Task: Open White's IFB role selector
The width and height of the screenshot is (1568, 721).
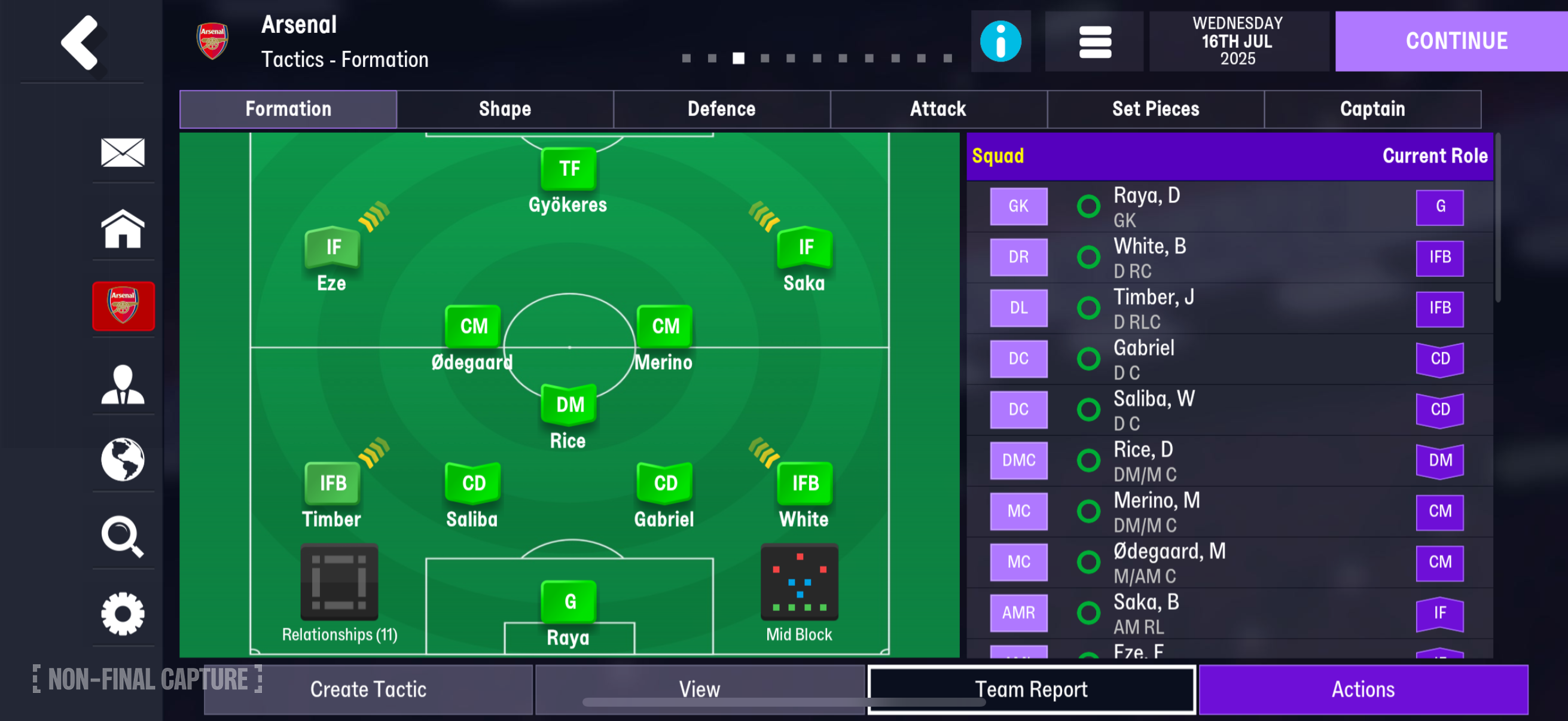Action: point(1439,256)
